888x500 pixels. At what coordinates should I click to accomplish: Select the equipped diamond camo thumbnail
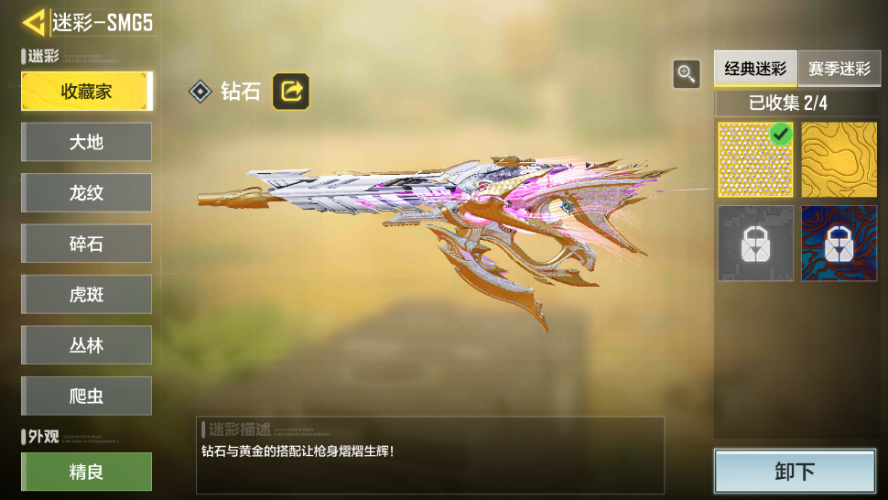pyautogui.click(x=755, y=160)
